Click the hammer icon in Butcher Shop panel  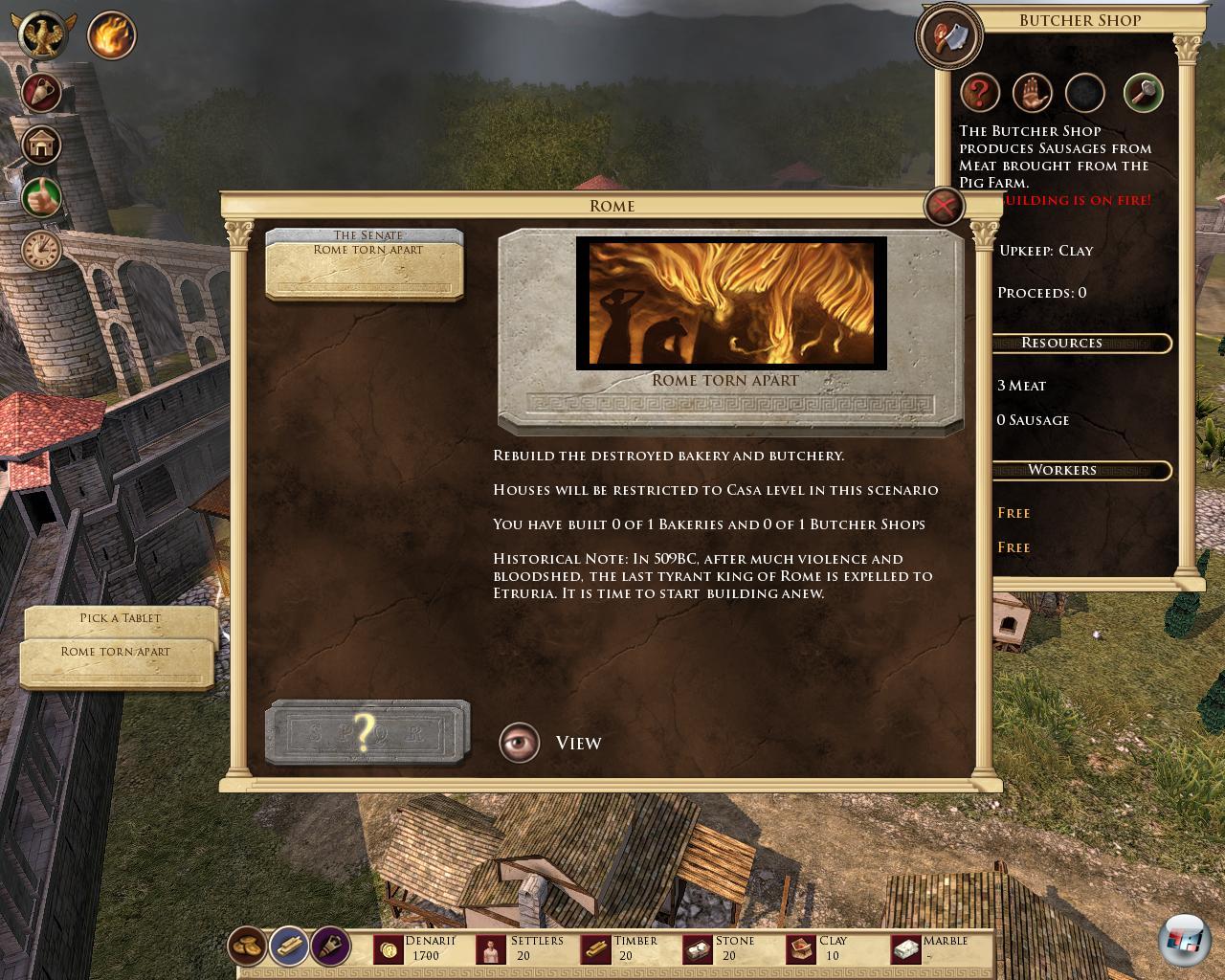[1143, 94]
